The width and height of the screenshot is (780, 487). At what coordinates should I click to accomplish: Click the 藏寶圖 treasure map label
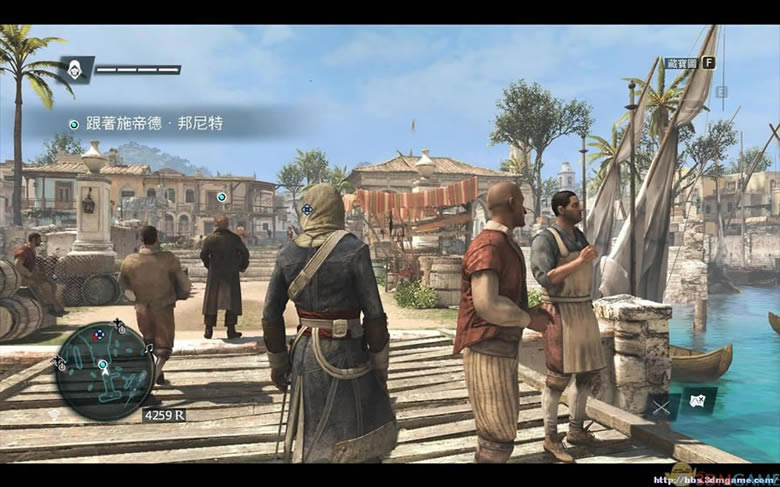tap(680, 63)
